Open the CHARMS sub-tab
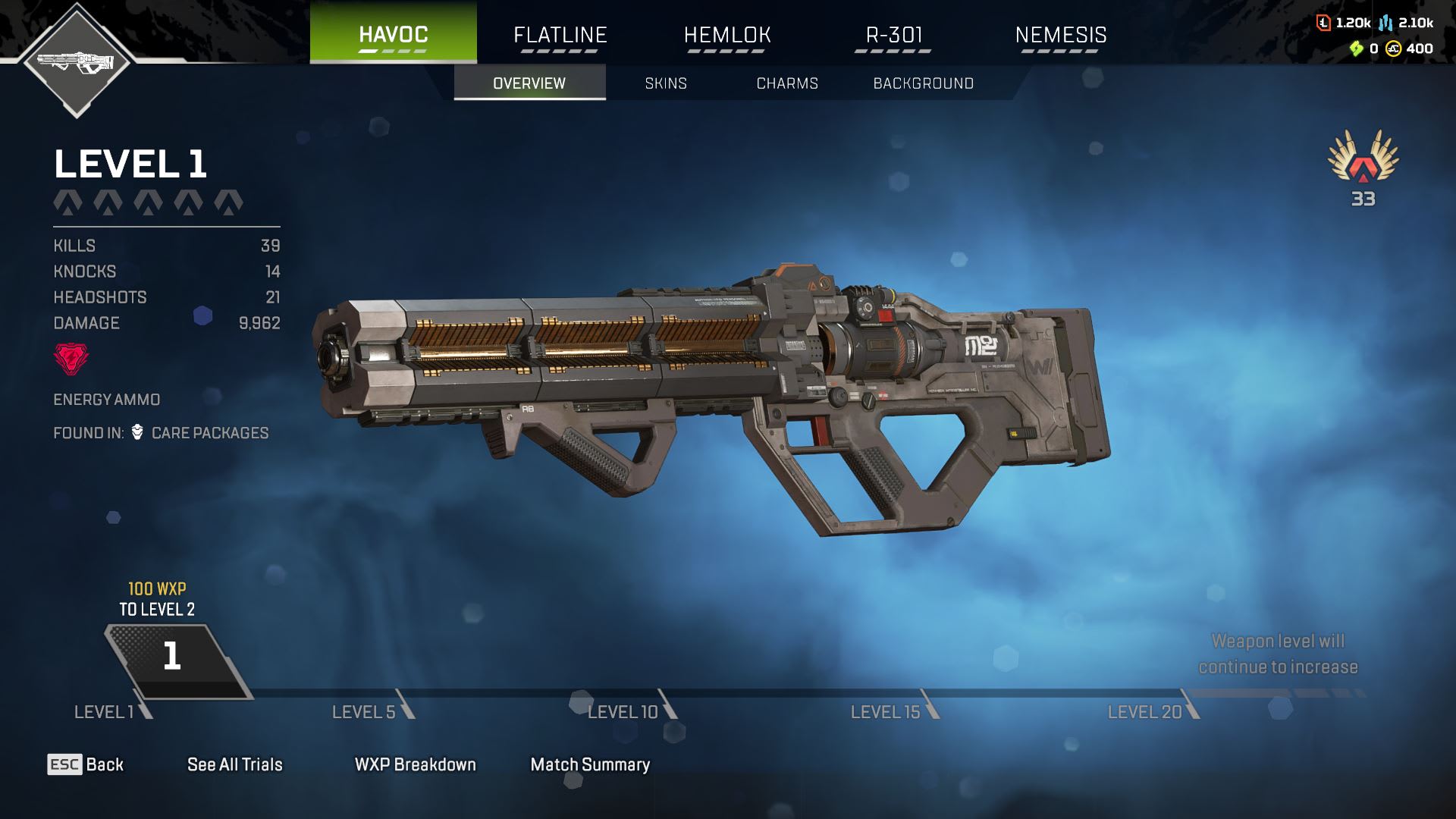1456x819 pixels. pyautogui.click(x=787, y=83)
